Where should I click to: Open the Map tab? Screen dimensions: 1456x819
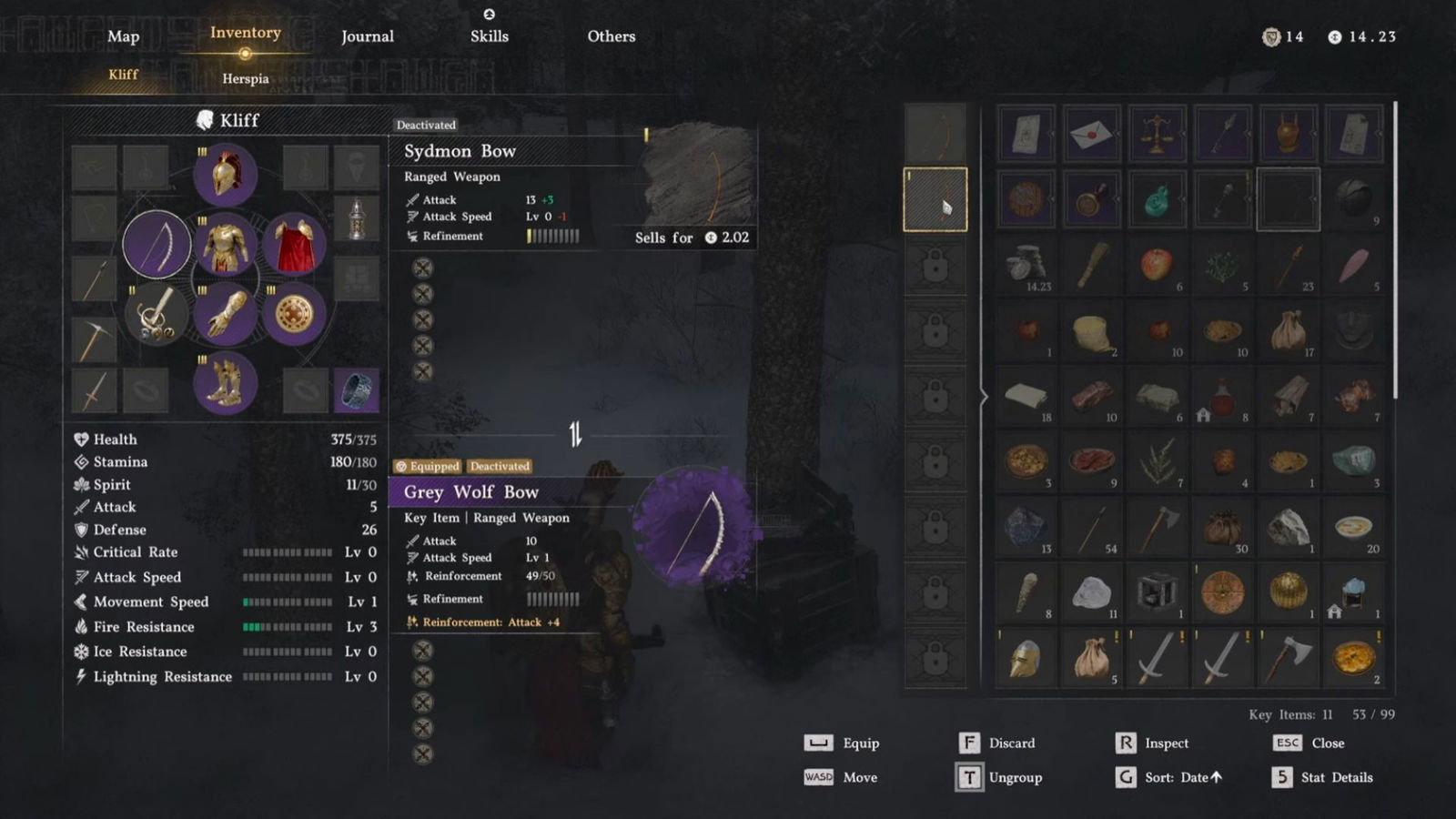[x=124, y=36]
